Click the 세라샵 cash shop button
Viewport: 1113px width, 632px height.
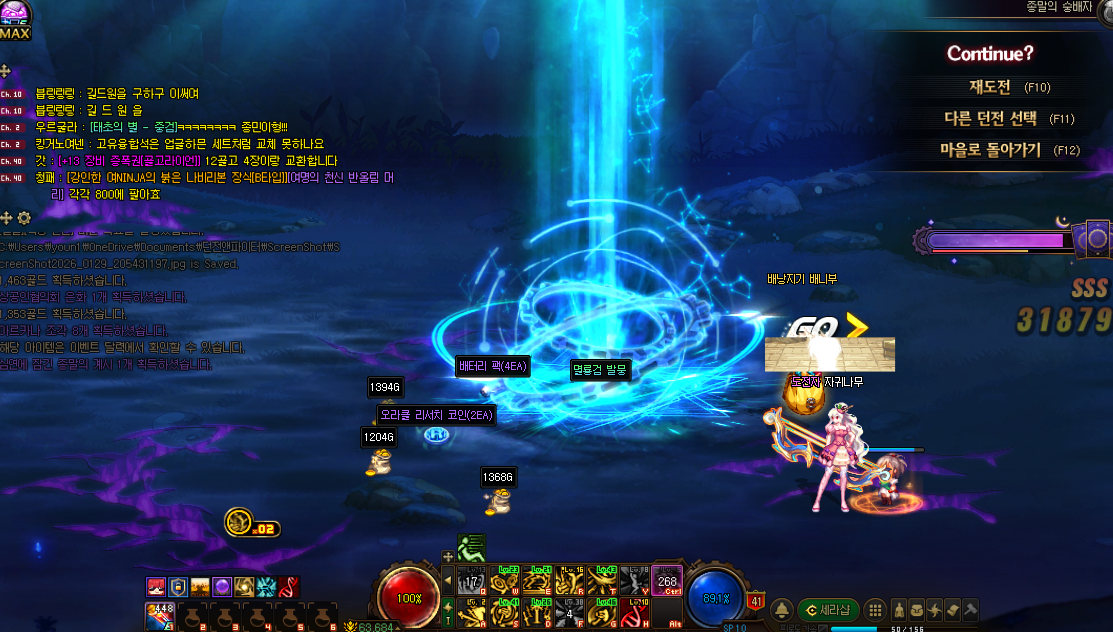(828, 609)
